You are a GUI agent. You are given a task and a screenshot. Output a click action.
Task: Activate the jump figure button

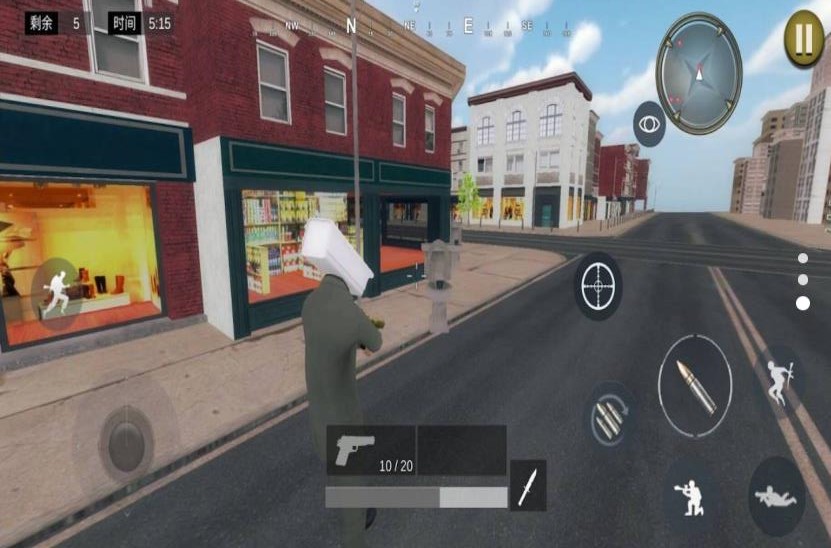tap(779, 379)
